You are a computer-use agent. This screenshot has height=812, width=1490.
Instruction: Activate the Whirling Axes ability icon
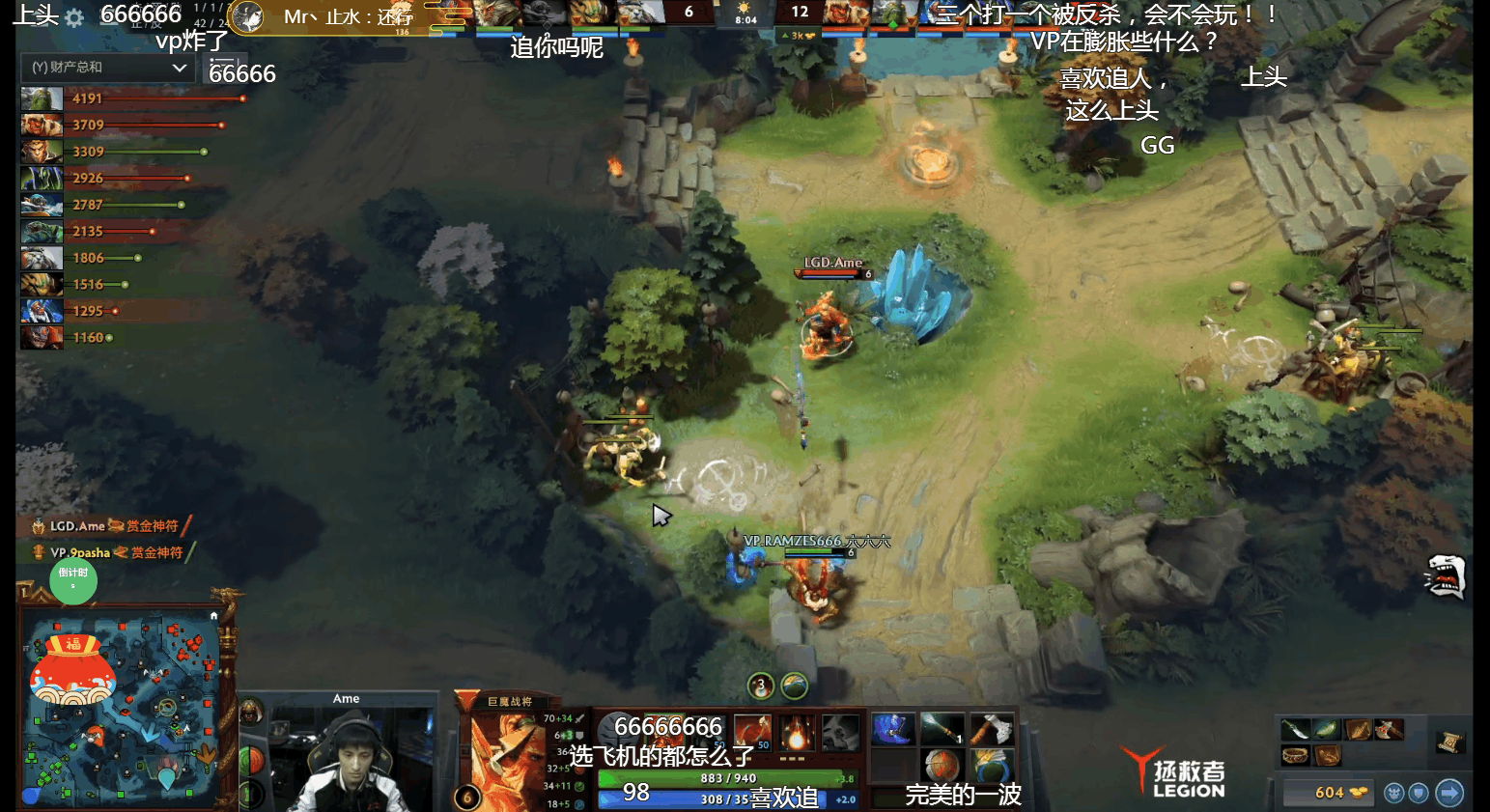(x=751, y=733)
